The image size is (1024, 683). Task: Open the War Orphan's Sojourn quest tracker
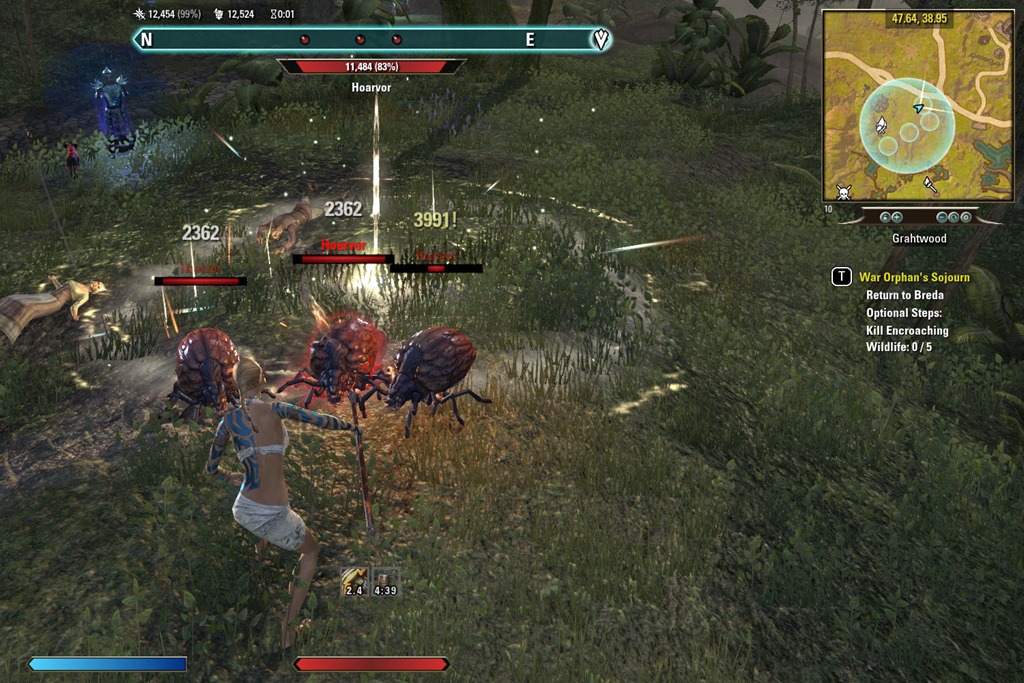click(914, 277)
